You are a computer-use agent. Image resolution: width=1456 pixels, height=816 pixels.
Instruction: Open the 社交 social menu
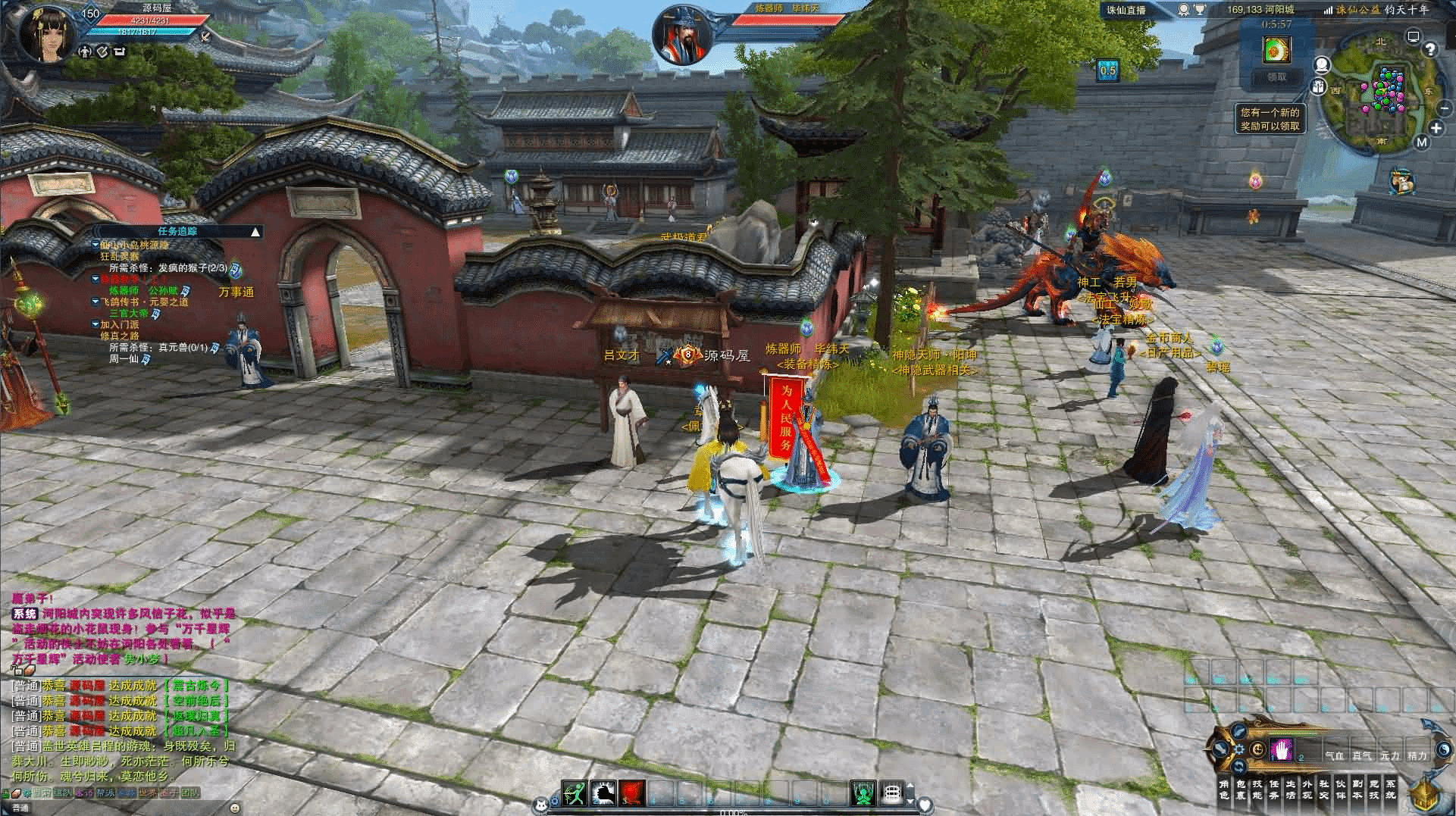pyautogui.click(x=1324, y=789)
